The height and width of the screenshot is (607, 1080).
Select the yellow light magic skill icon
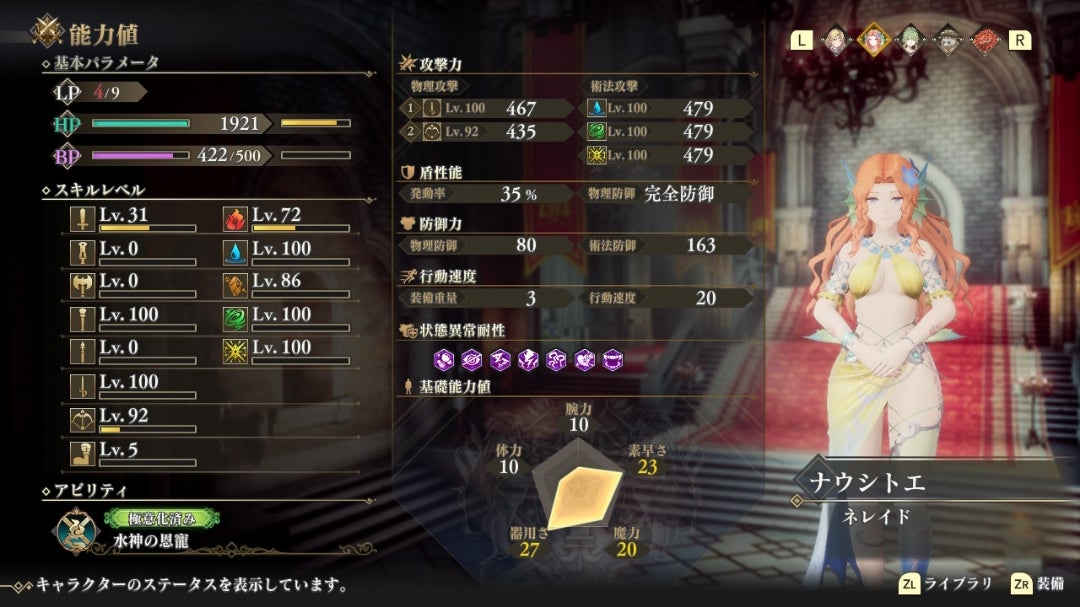[x=234, y=350]
